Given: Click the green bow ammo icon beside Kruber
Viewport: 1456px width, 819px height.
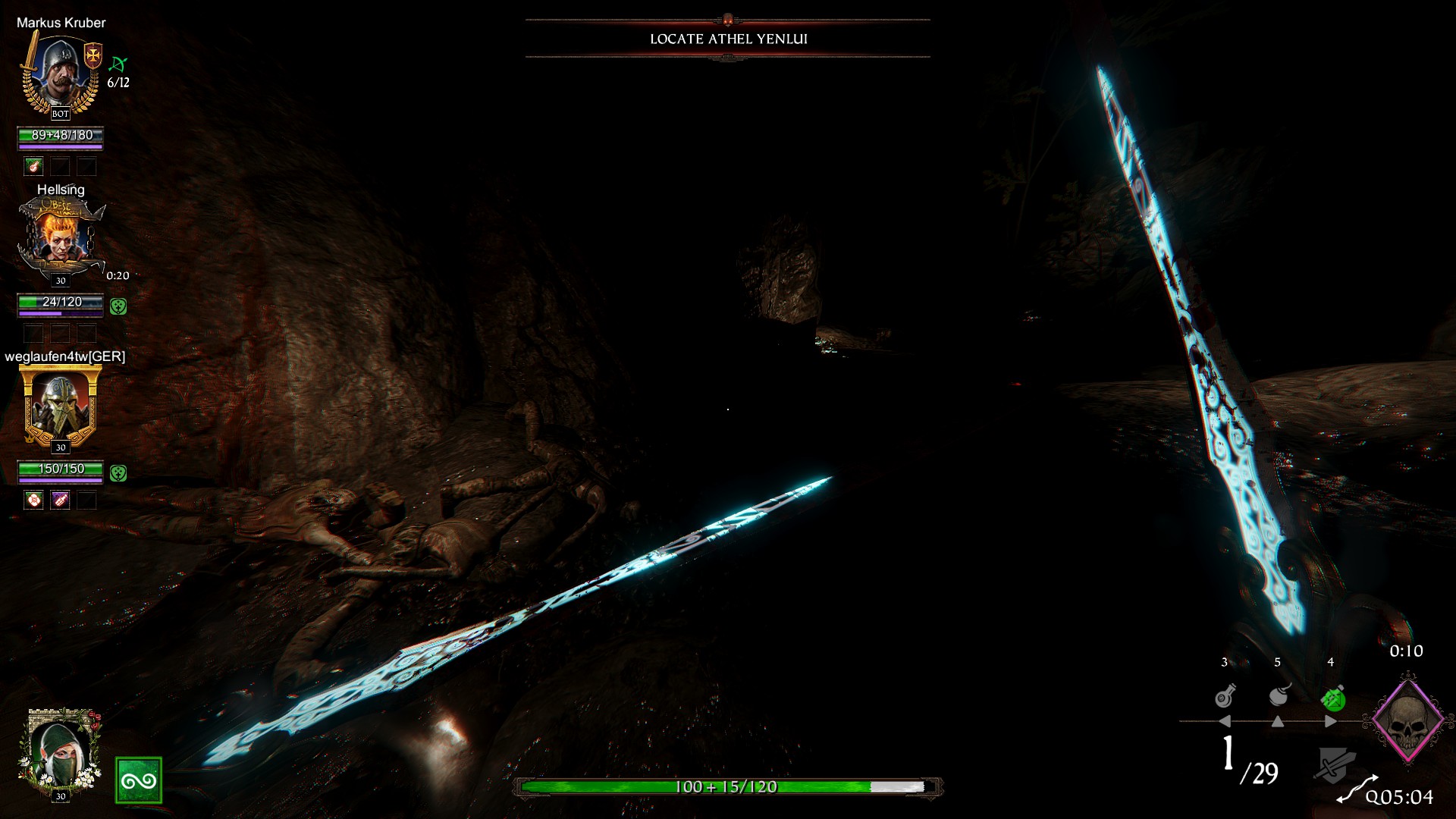Looking at the screenshot, I should (x=118, y=64).
